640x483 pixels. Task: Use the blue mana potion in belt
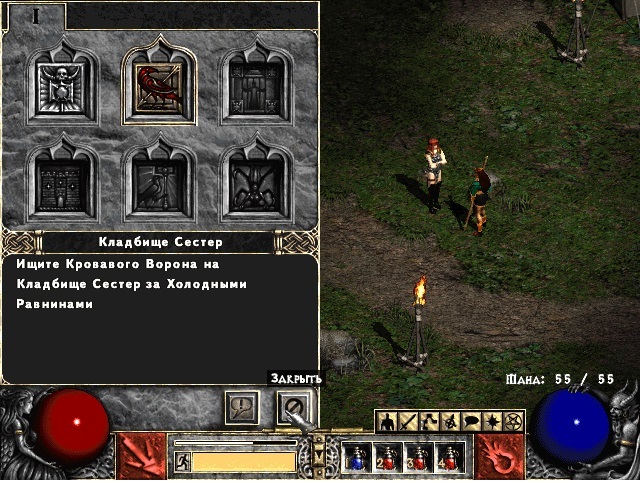pyautogui.click(x=356, y=458)
